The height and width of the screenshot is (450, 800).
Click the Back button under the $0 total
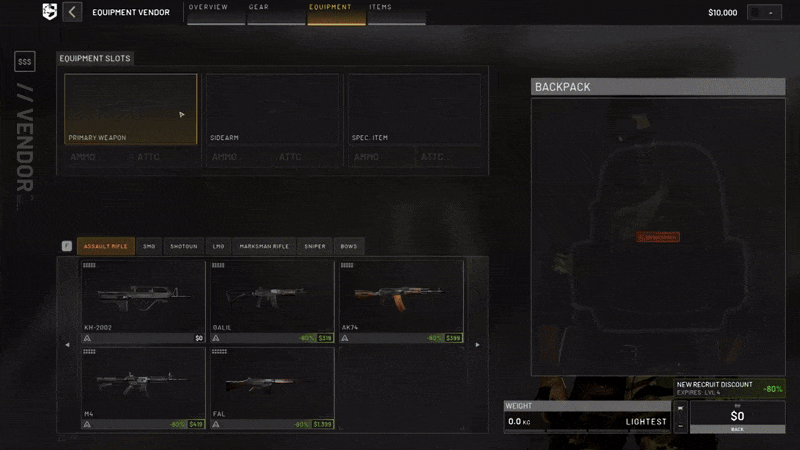coord(737,429)
